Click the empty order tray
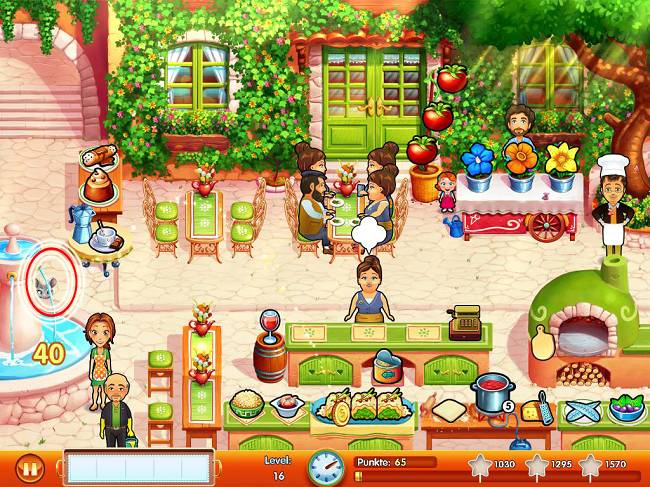 pos(139,466)
